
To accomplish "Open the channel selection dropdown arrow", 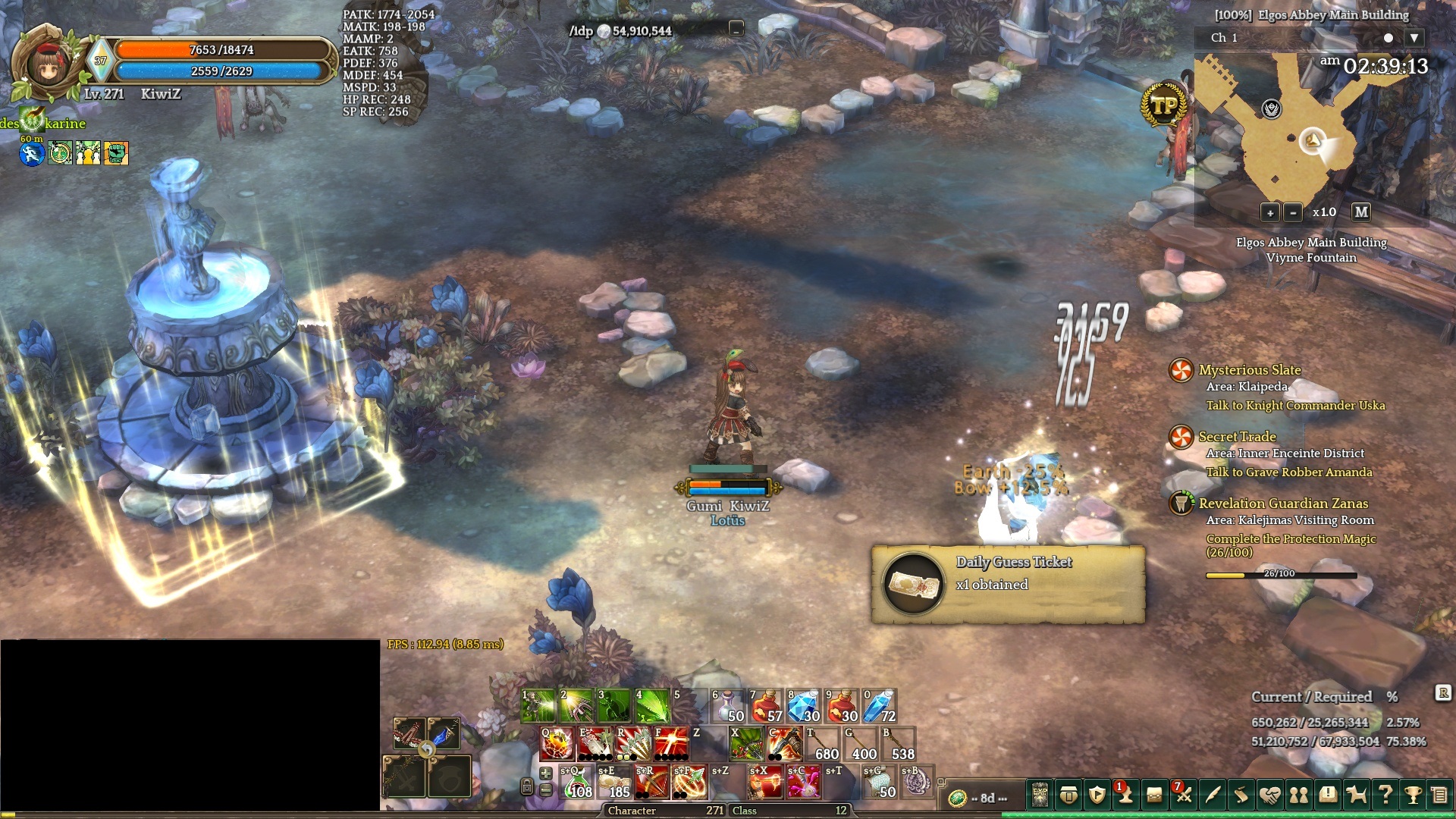I will tap(1414, 38).
